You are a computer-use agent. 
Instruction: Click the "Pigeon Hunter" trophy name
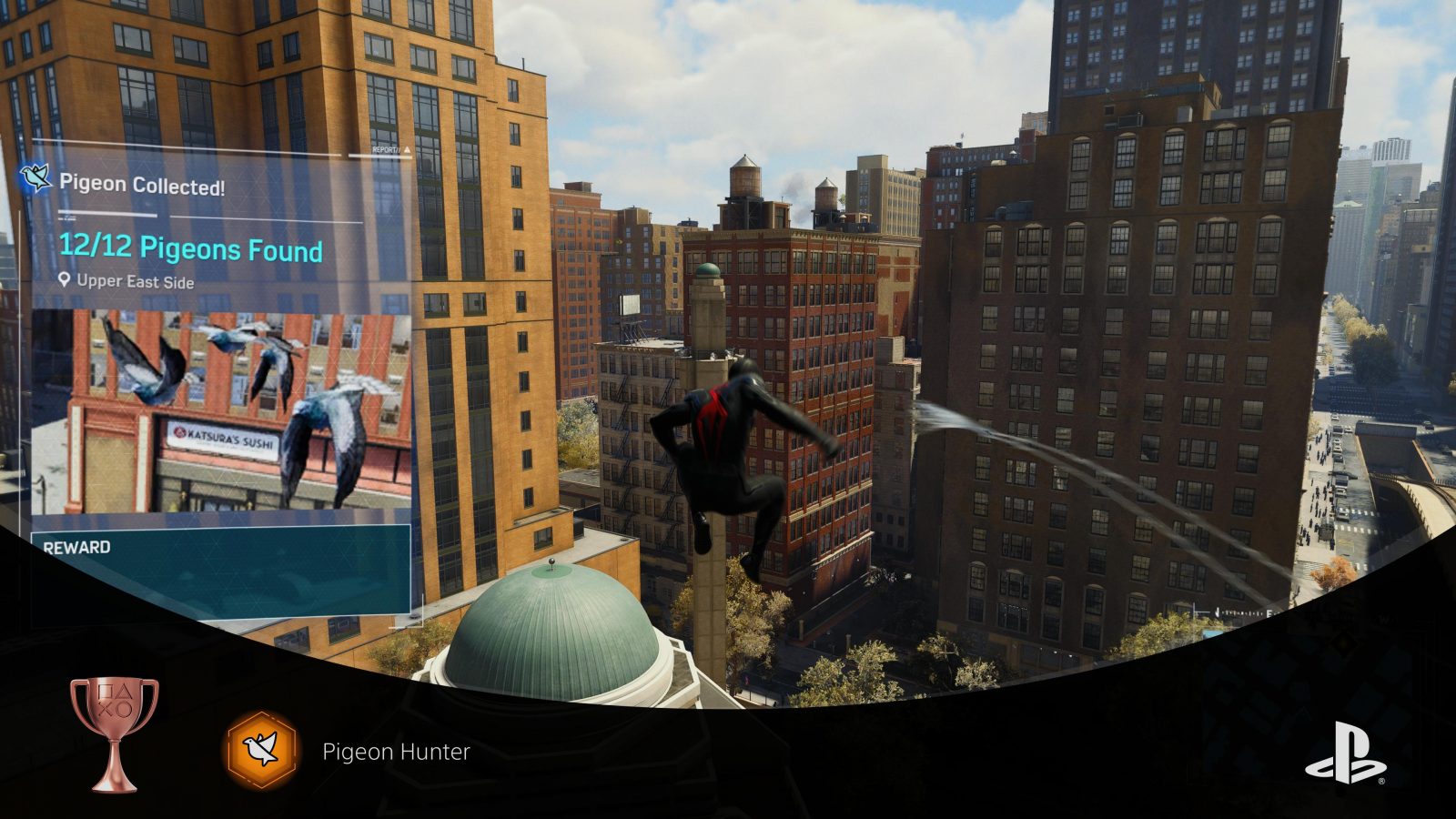coord(398,753)
